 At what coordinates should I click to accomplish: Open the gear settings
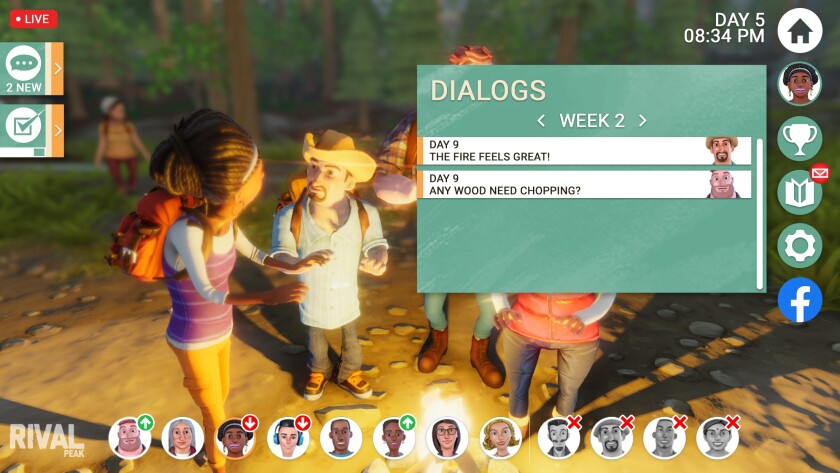[799, 246]
